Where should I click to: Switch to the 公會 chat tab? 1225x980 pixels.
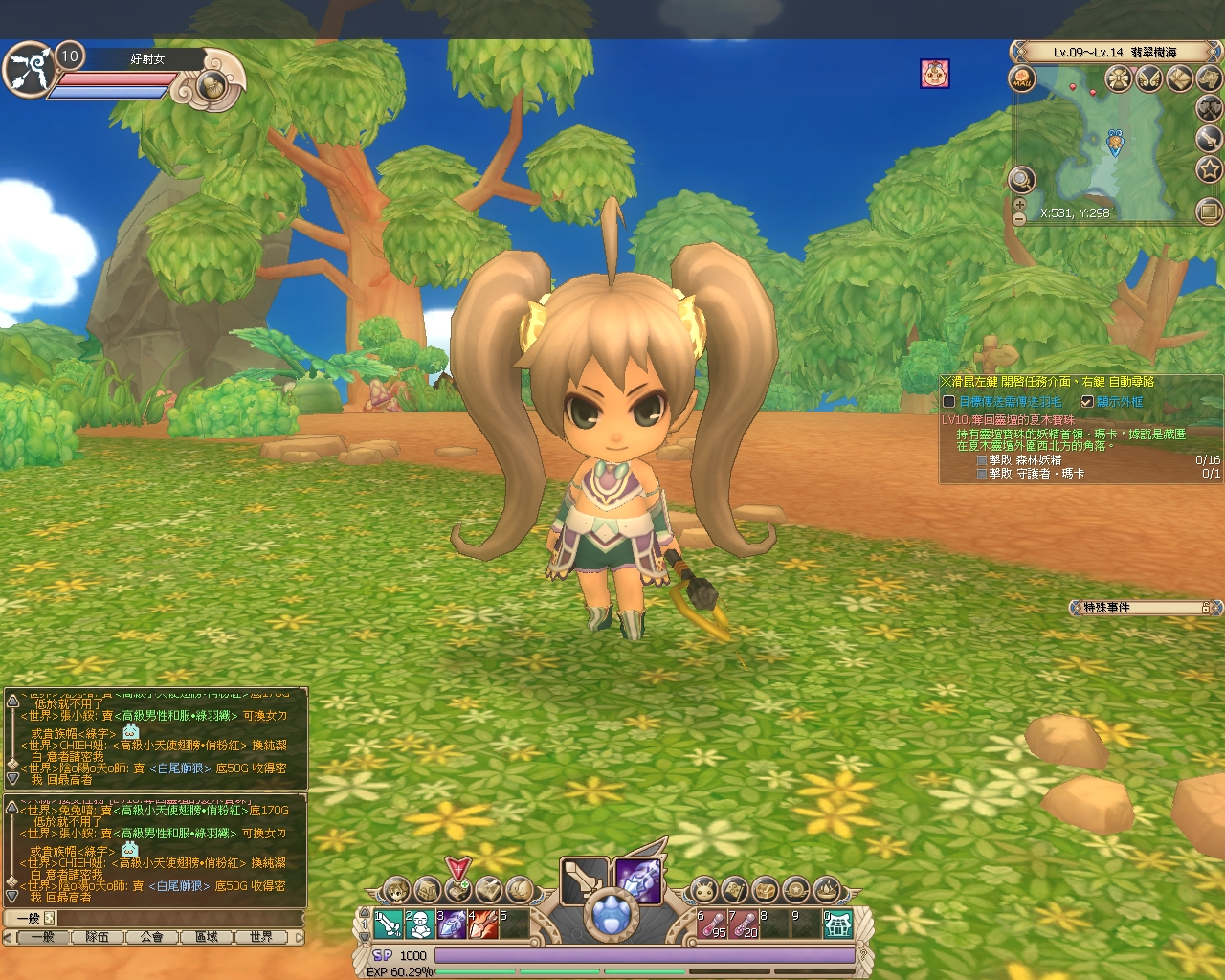[x=152, y=937]
